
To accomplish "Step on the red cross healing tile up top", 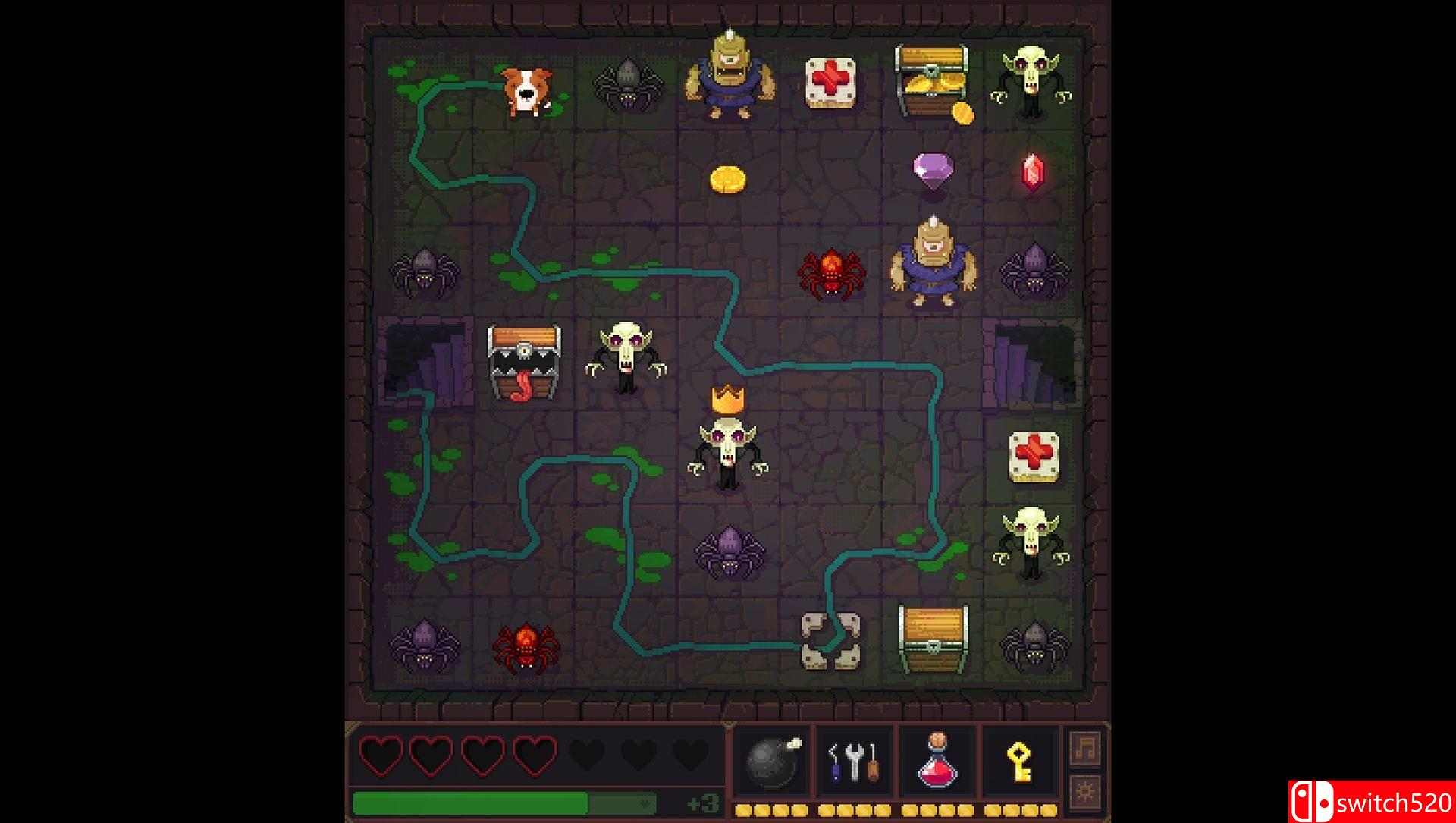I will (830, 82).
